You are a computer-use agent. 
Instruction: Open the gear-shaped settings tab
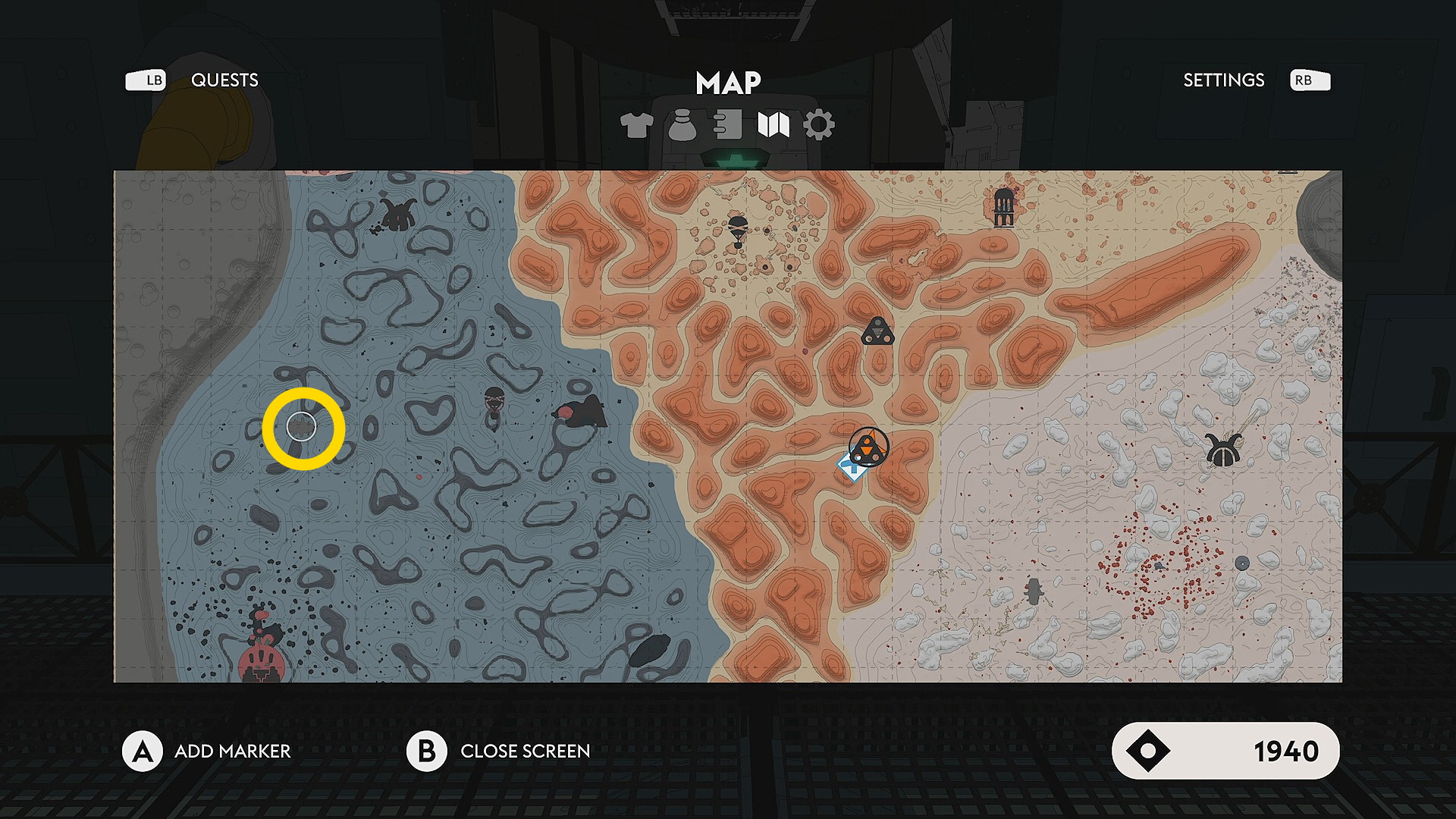tap(819, 125)
